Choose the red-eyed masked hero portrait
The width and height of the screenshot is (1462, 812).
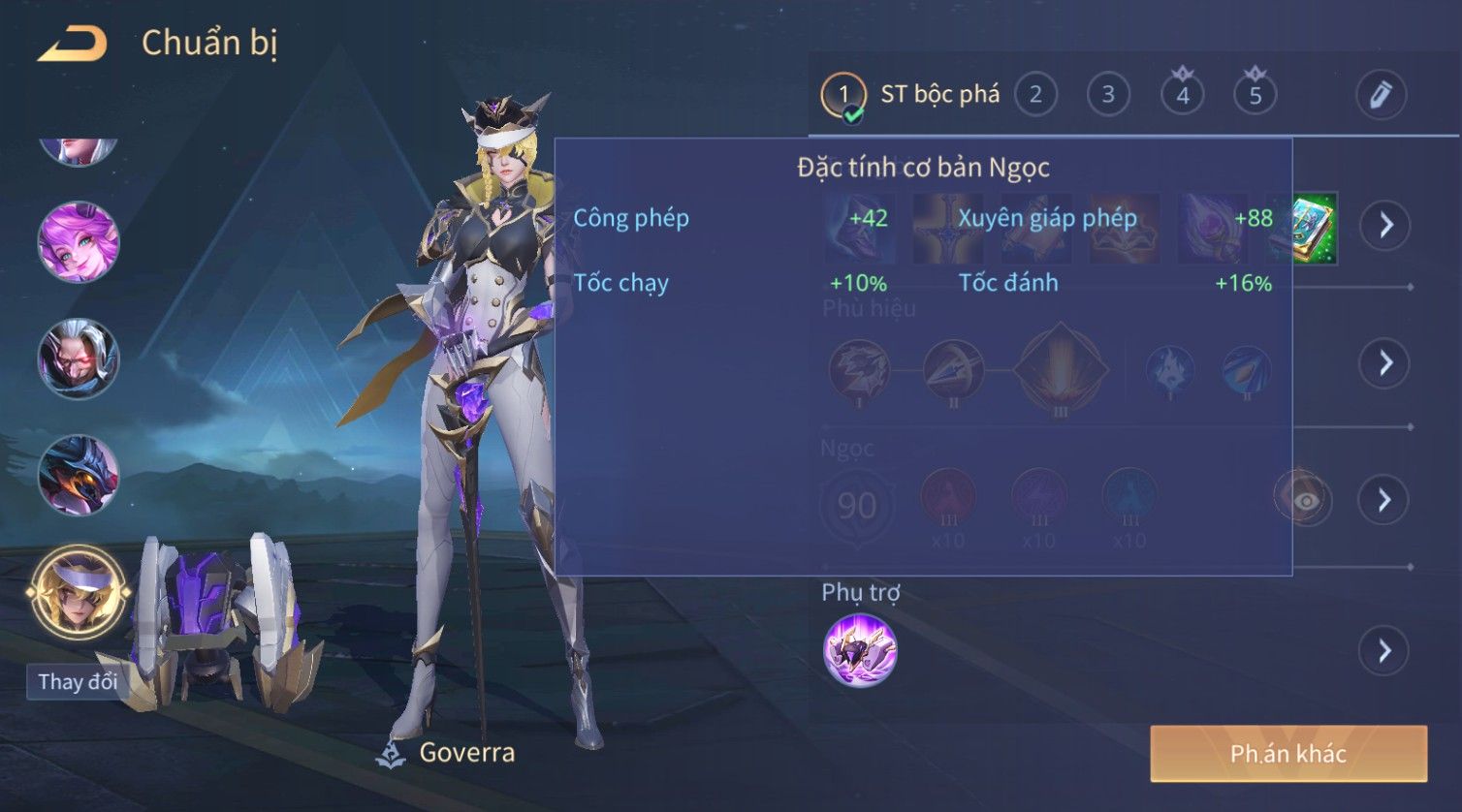[79, 359]
